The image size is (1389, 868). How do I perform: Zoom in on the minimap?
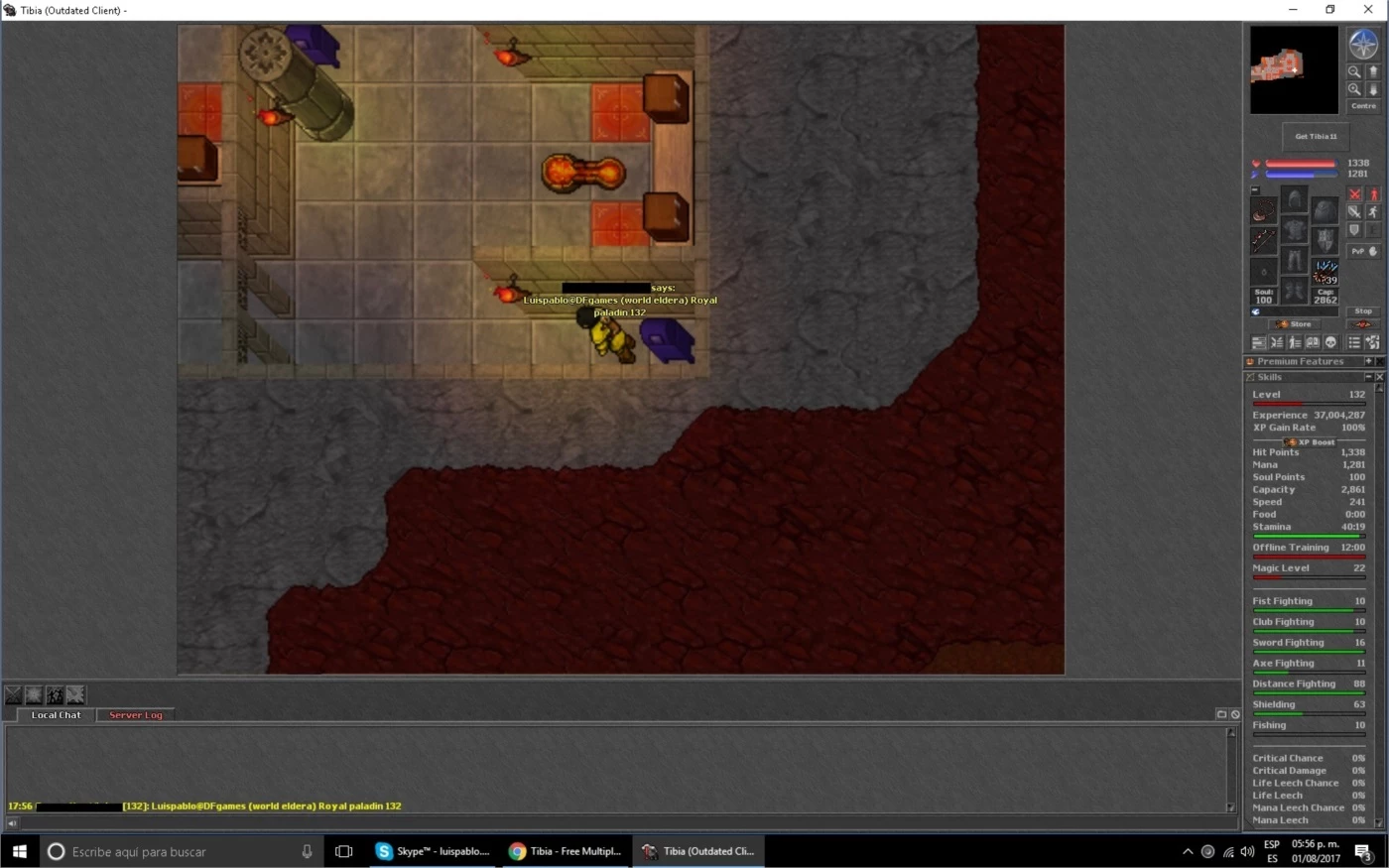[x=1355, y=88]
